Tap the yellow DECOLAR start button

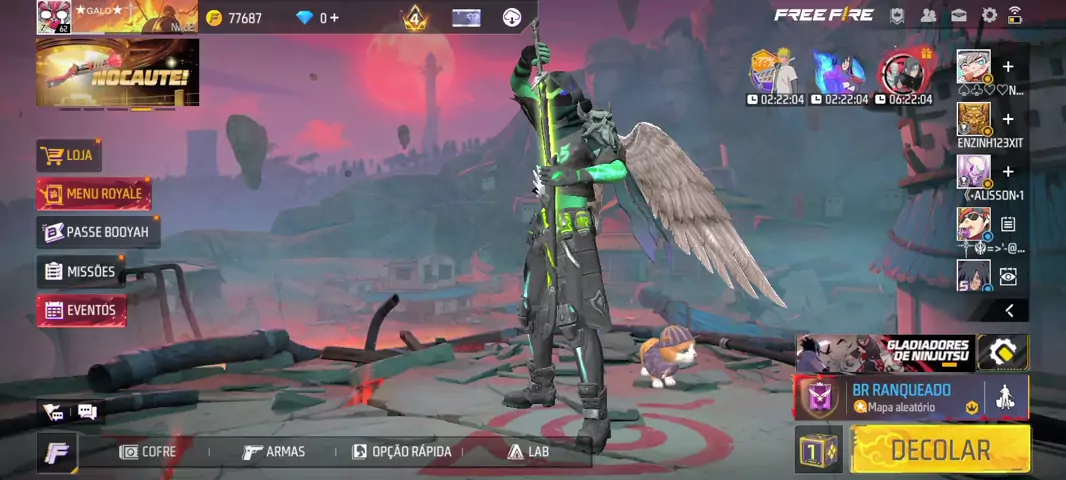(940, 450)
